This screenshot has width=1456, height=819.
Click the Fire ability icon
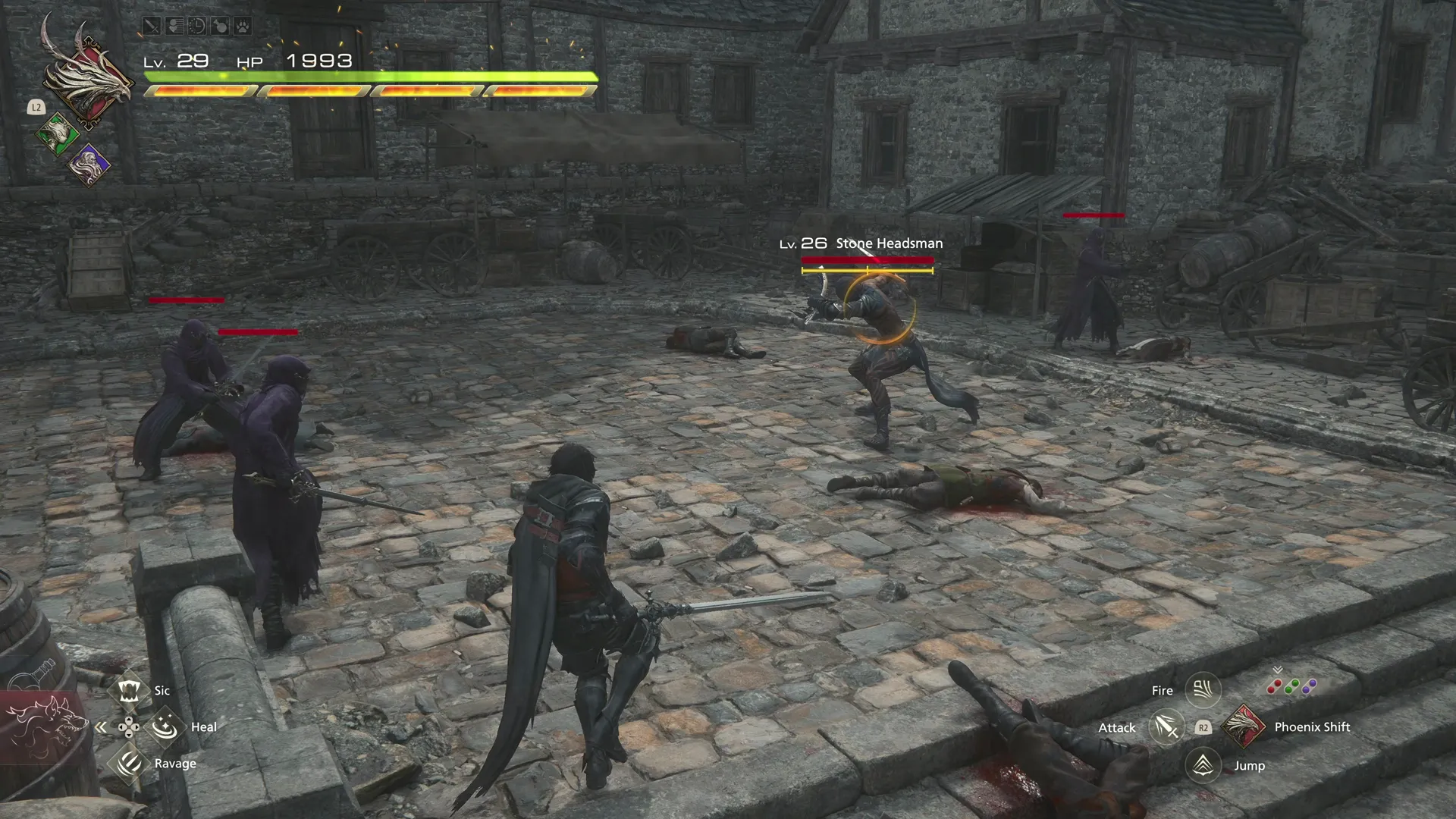(x=1203, y=689)
